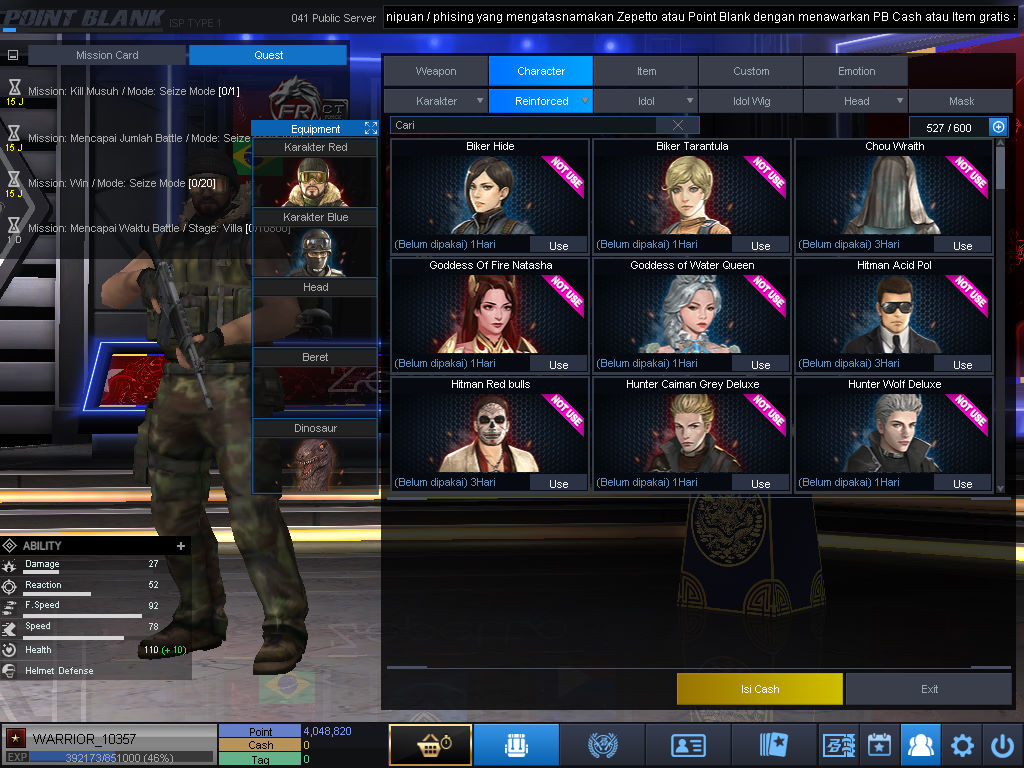Clear the search box with the X

coord(678,125)
